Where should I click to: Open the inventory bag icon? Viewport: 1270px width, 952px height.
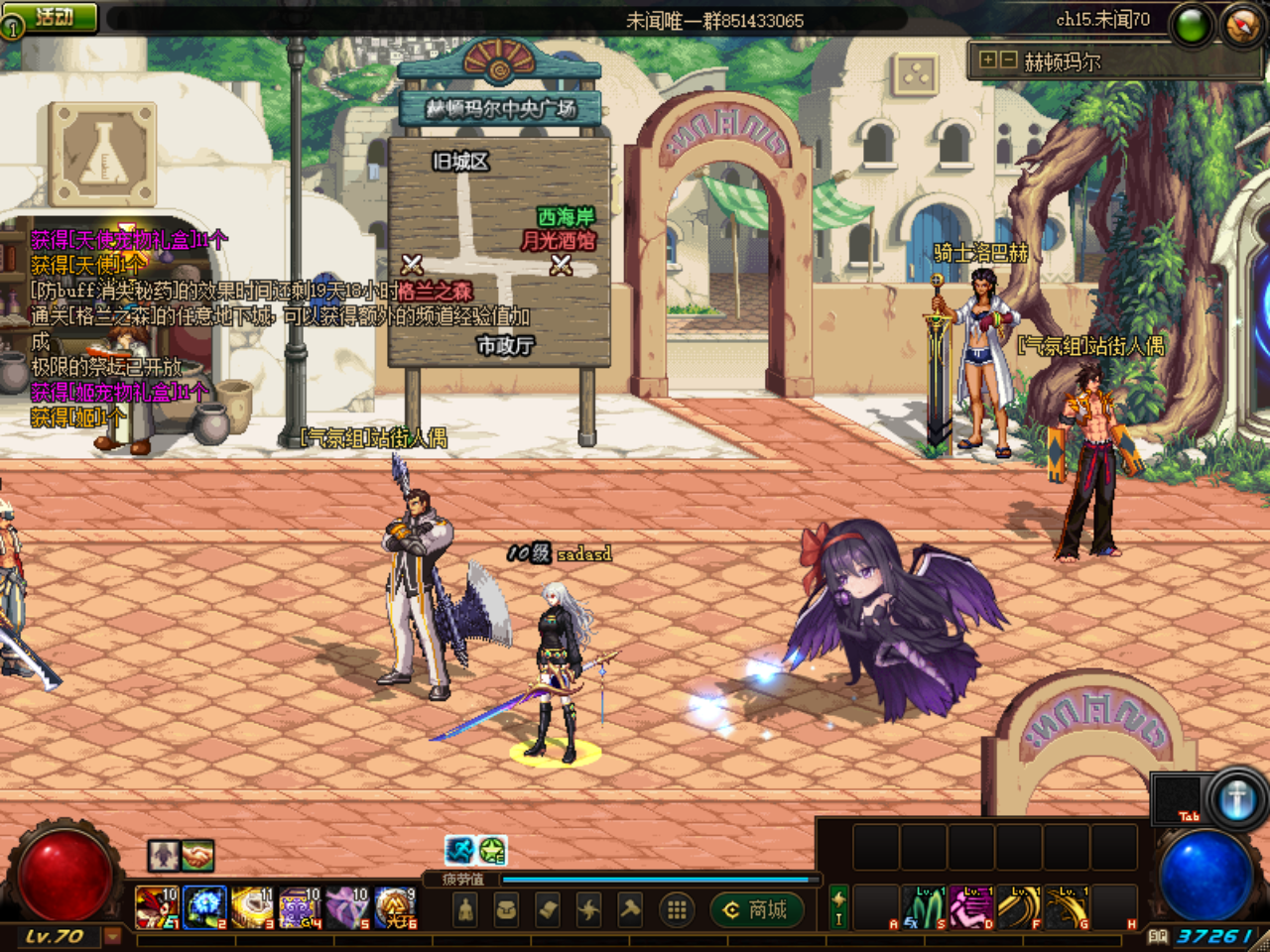tap(506, 907)
